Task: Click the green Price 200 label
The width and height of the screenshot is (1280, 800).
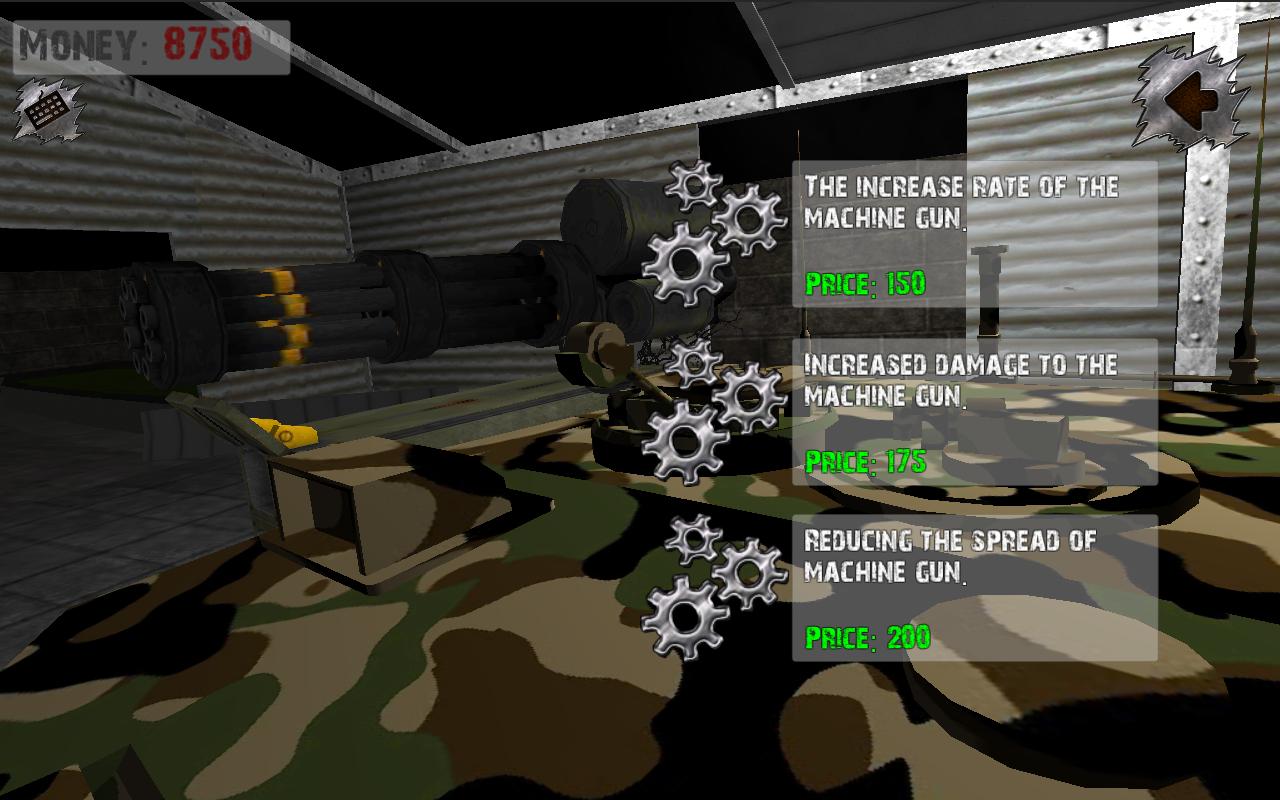Action: pyautogui.click(x=867, y=635)
